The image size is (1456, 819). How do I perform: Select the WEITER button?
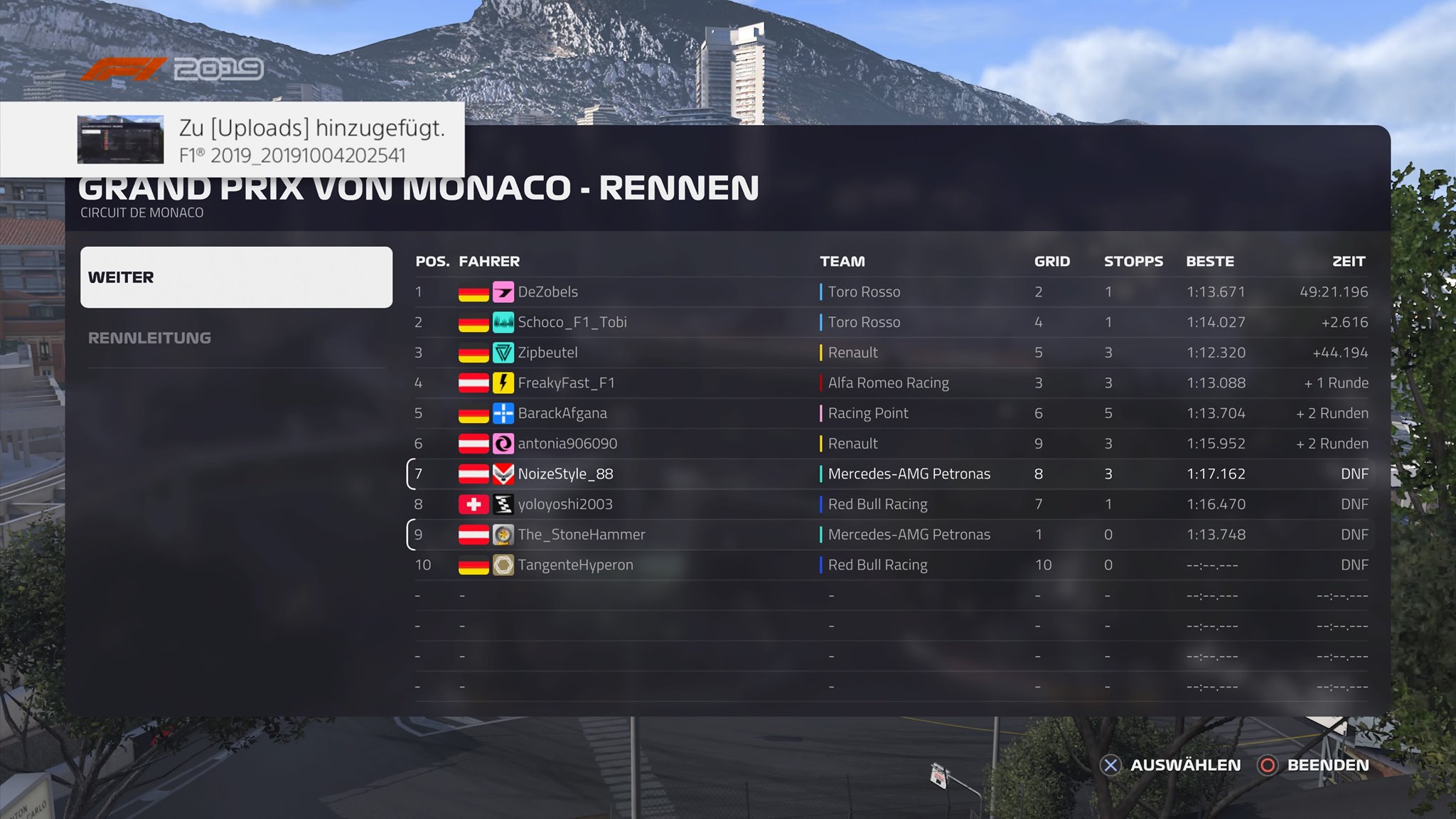coord(236,277)
